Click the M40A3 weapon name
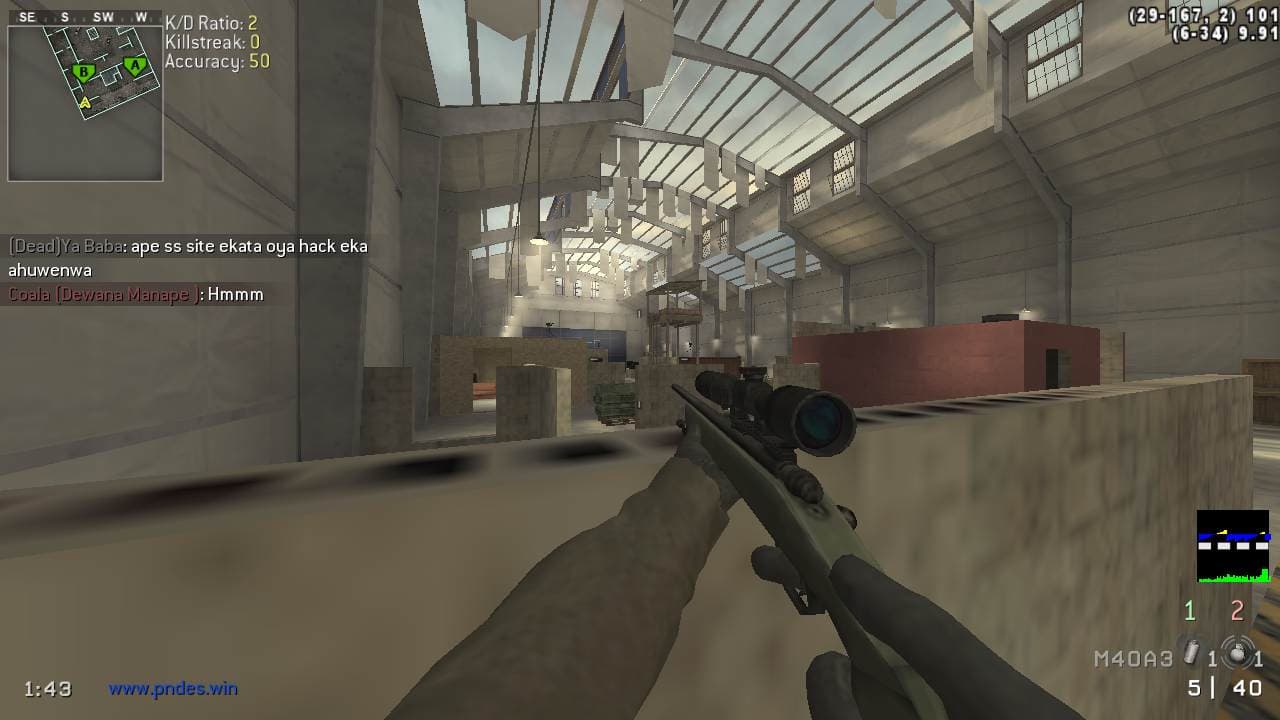 [x=1133, y=659]
